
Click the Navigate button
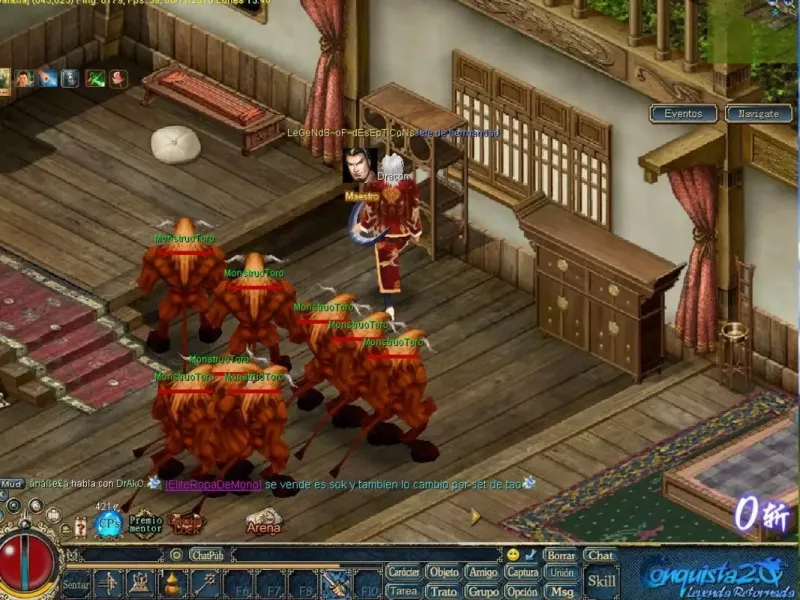pyautogui.click(x=759, y=114)
